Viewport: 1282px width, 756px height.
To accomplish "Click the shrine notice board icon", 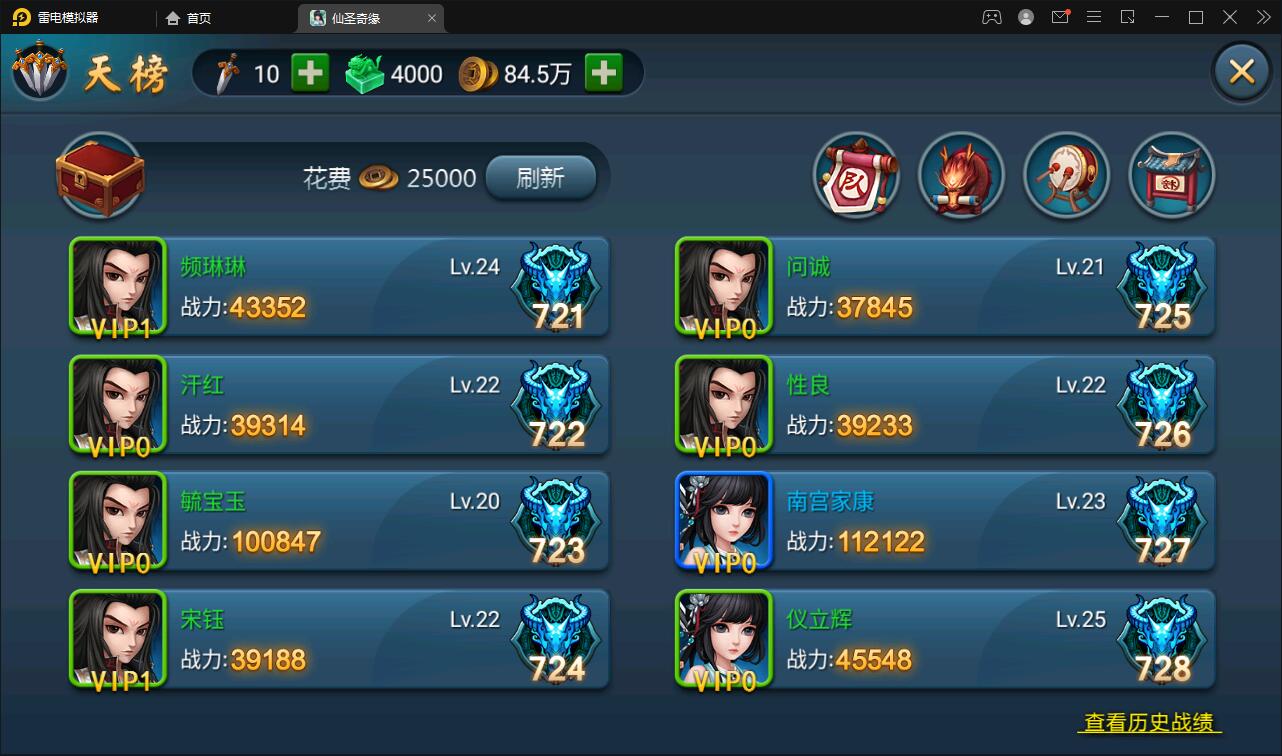I will [1171, 175].
